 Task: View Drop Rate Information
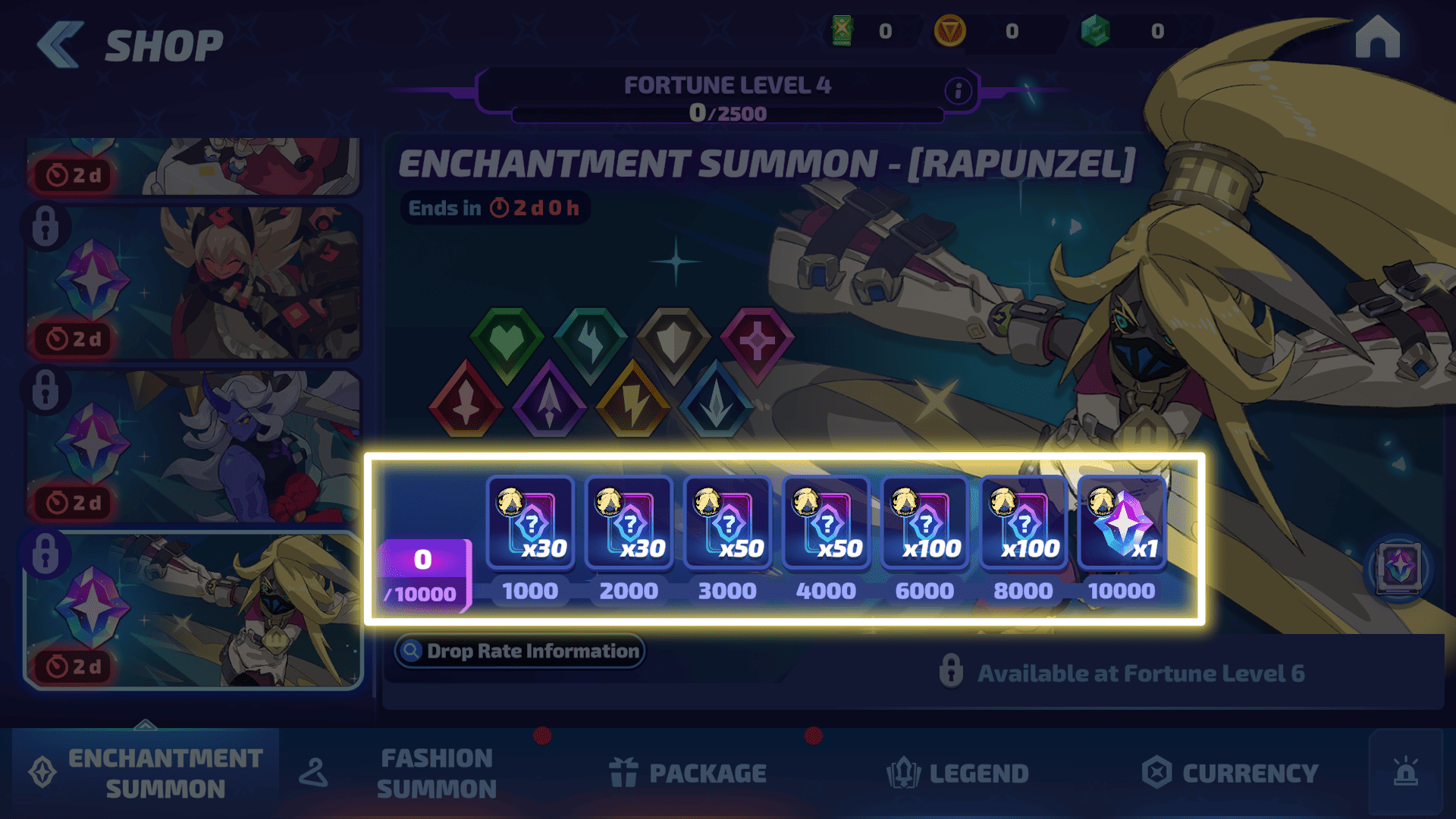coord(519,651)
